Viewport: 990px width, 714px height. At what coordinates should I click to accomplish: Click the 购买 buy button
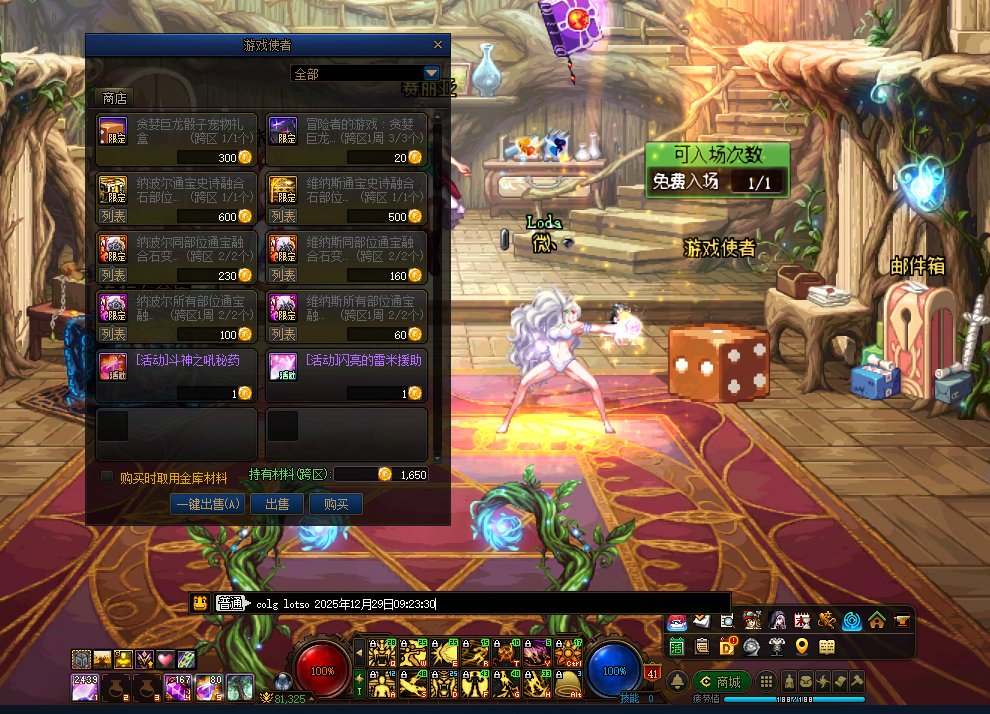[x=336, y=504]
